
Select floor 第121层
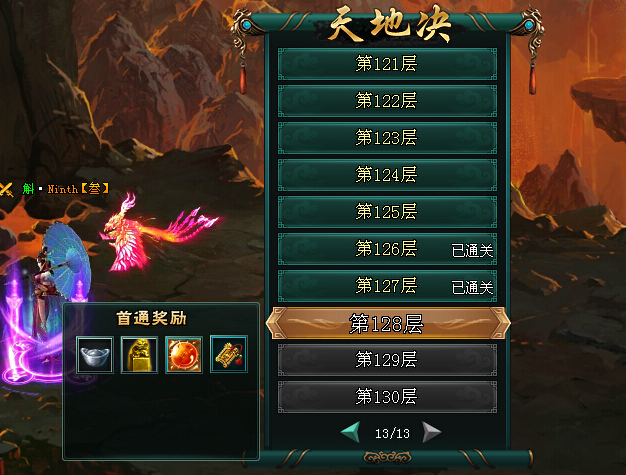point(387,64)
